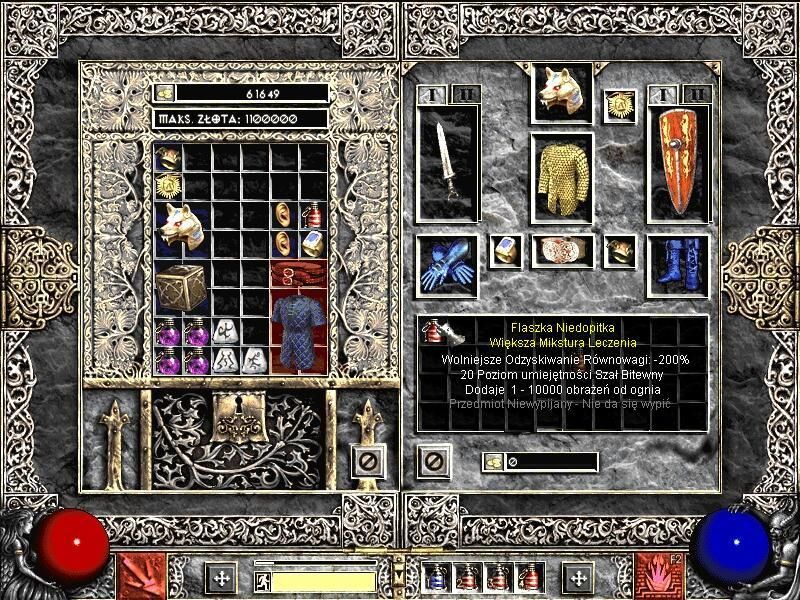Switch to weapon set II above sword
Image resolution: width=800 pixels, height=600 pixels.
point(463,95)
